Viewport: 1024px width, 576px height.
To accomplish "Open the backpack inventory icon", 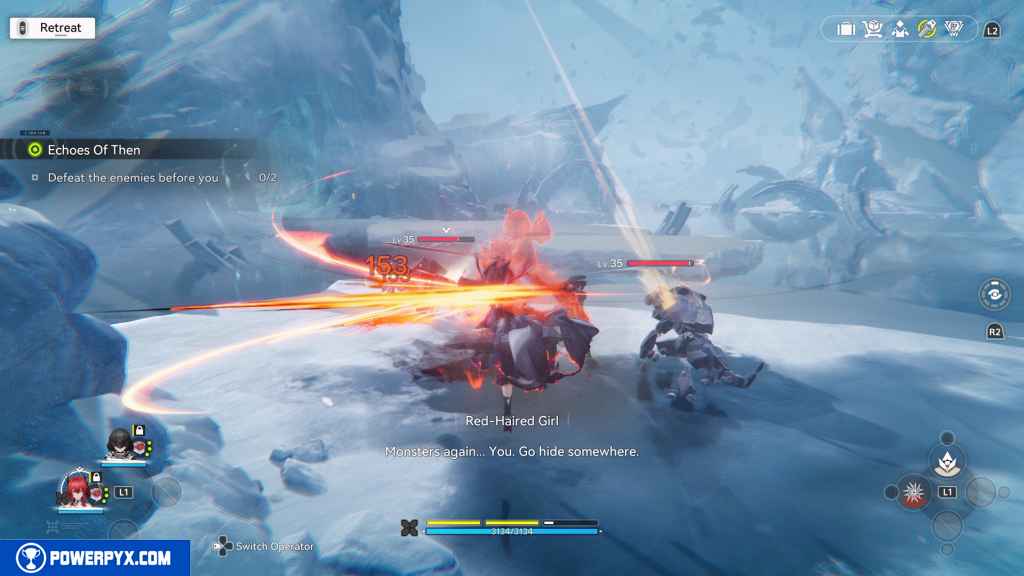I will point(846,29).
